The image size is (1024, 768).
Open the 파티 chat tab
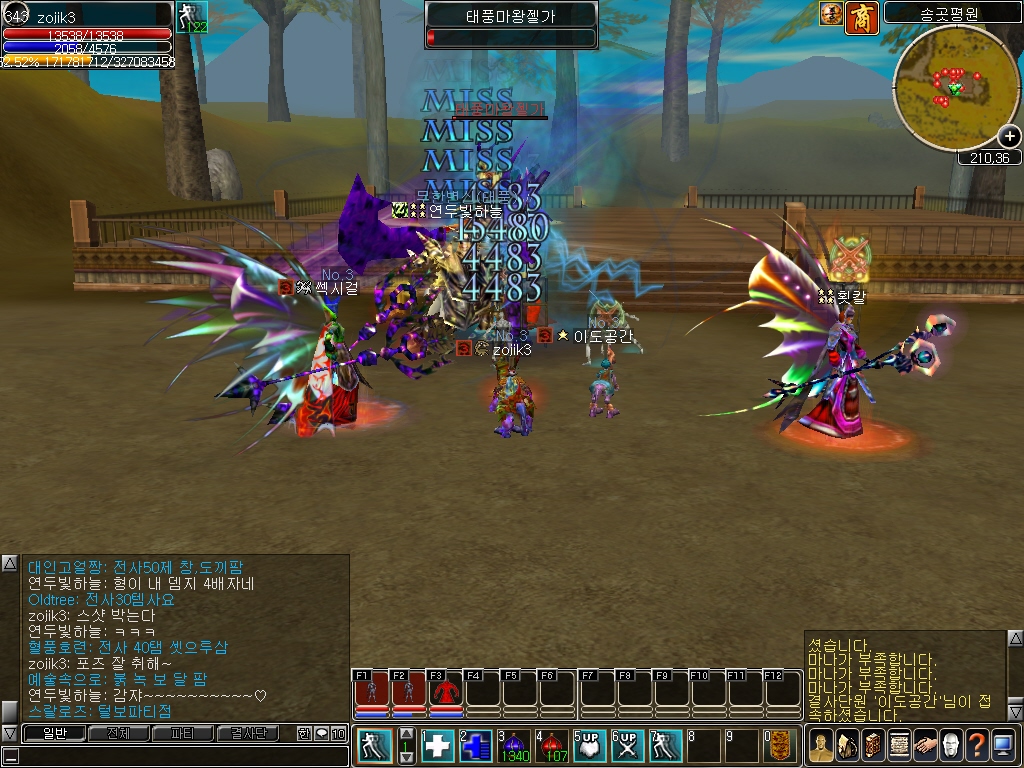tap(183, 733)
